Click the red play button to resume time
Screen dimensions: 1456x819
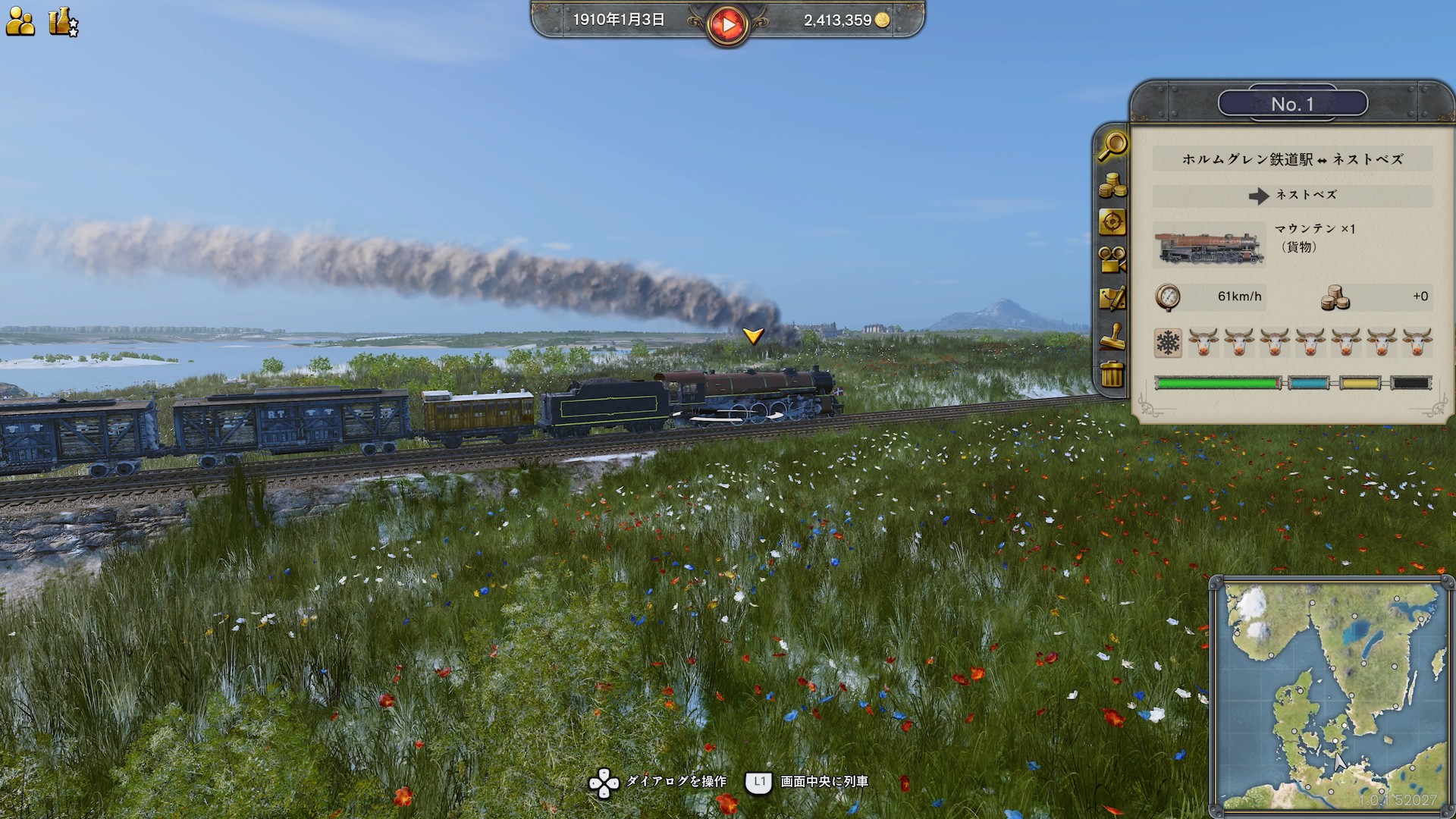pos(727,24)
